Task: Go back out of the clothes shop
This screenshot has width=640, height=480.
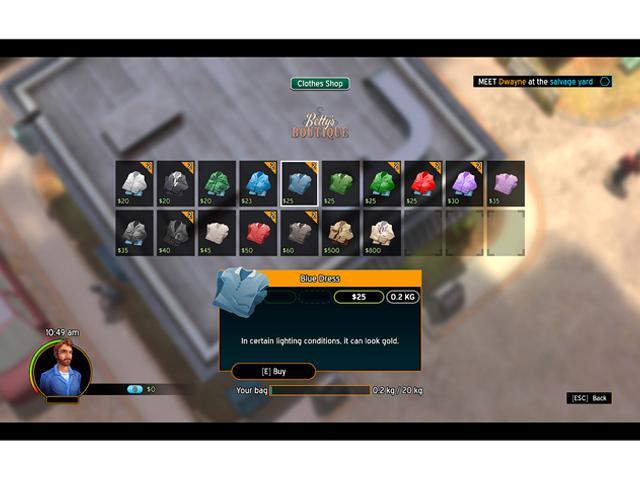Action: click(589, 398)
